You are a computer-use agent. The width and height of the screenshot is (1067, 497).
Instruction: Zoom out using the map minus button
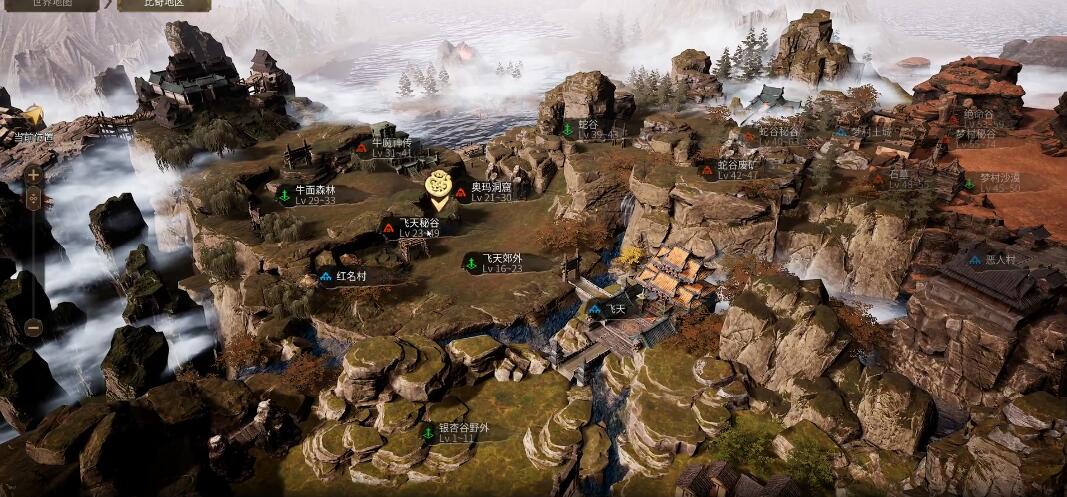click(x=33, y=327)
